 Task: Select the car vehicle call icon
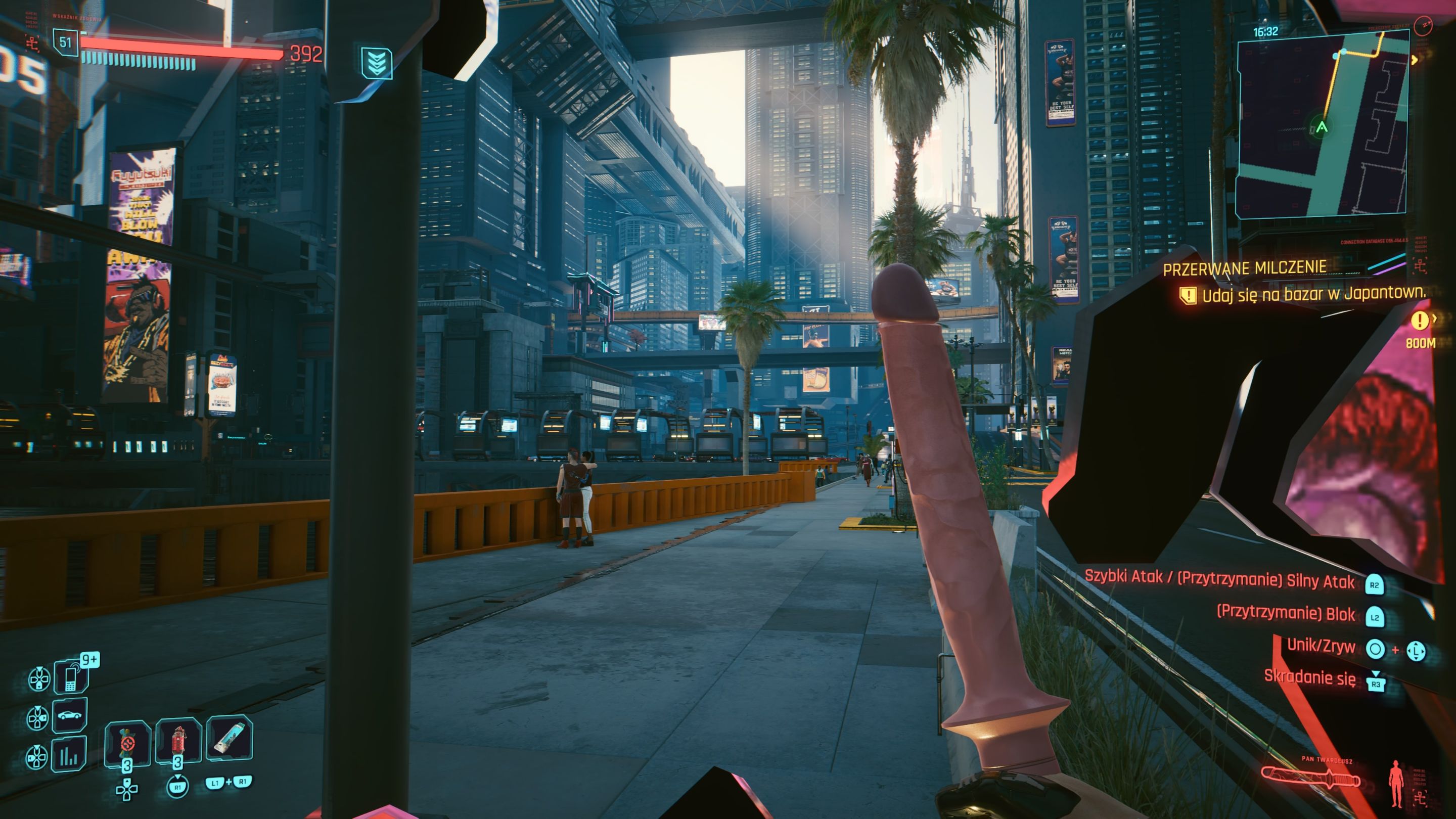tap(70, 715)
